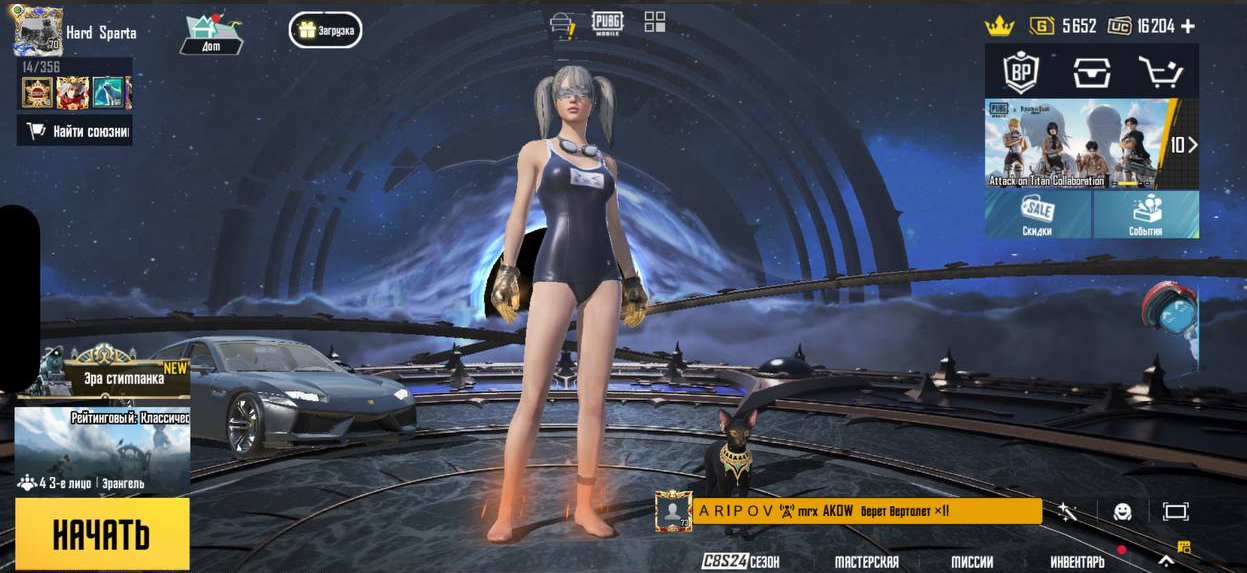Open the События events tile
Image resolution: width=1247 pixels, height=573 pixels.
click(1146, 214)
